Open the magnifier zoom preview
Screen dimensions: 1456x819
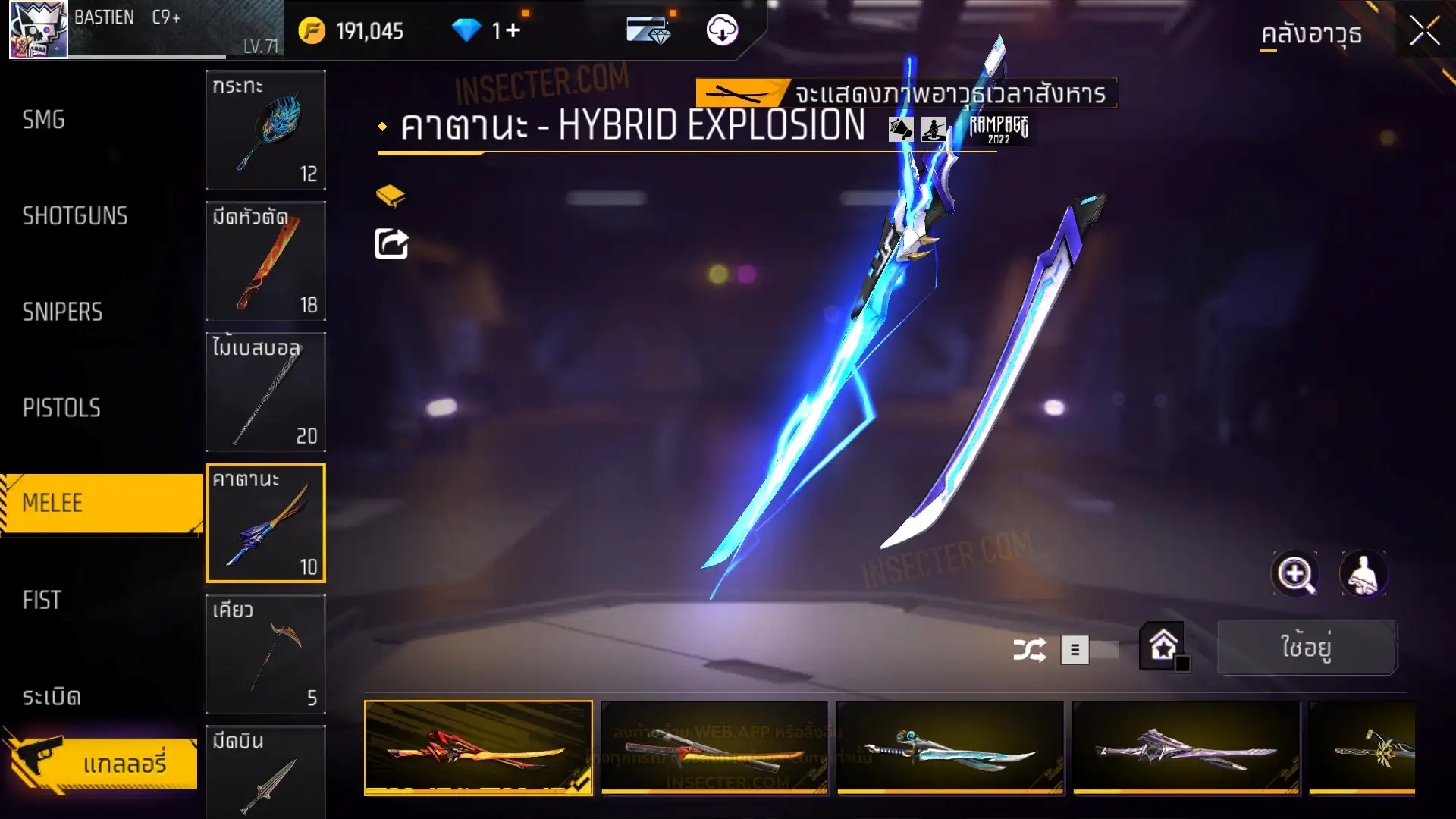point(1295,574)
